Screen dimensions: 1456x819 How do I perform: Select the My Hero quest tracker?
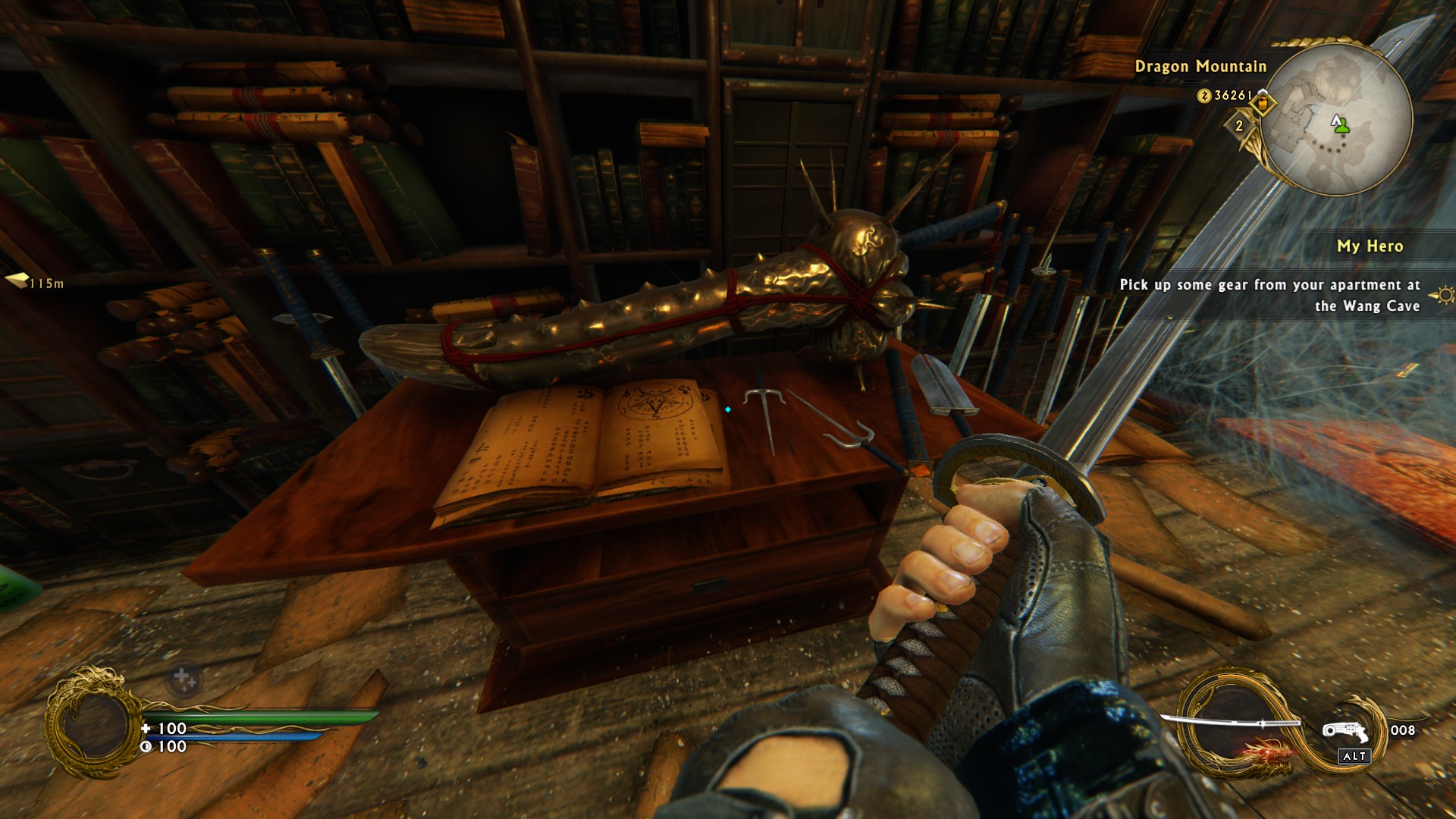pyautogui.click(x=1369, y=246)
